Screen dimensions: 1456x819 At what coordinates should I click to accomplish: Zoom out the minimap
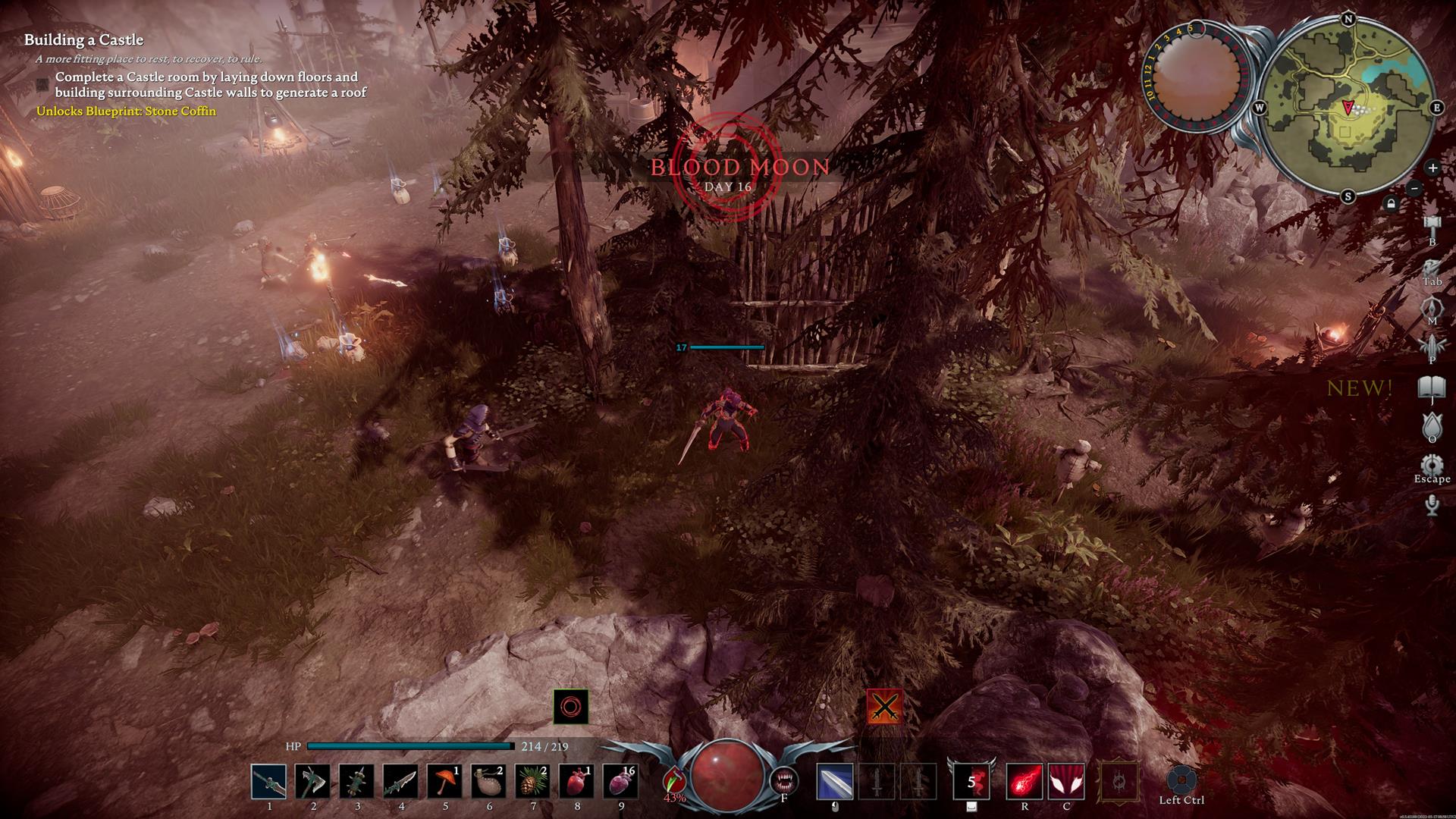1414,188
